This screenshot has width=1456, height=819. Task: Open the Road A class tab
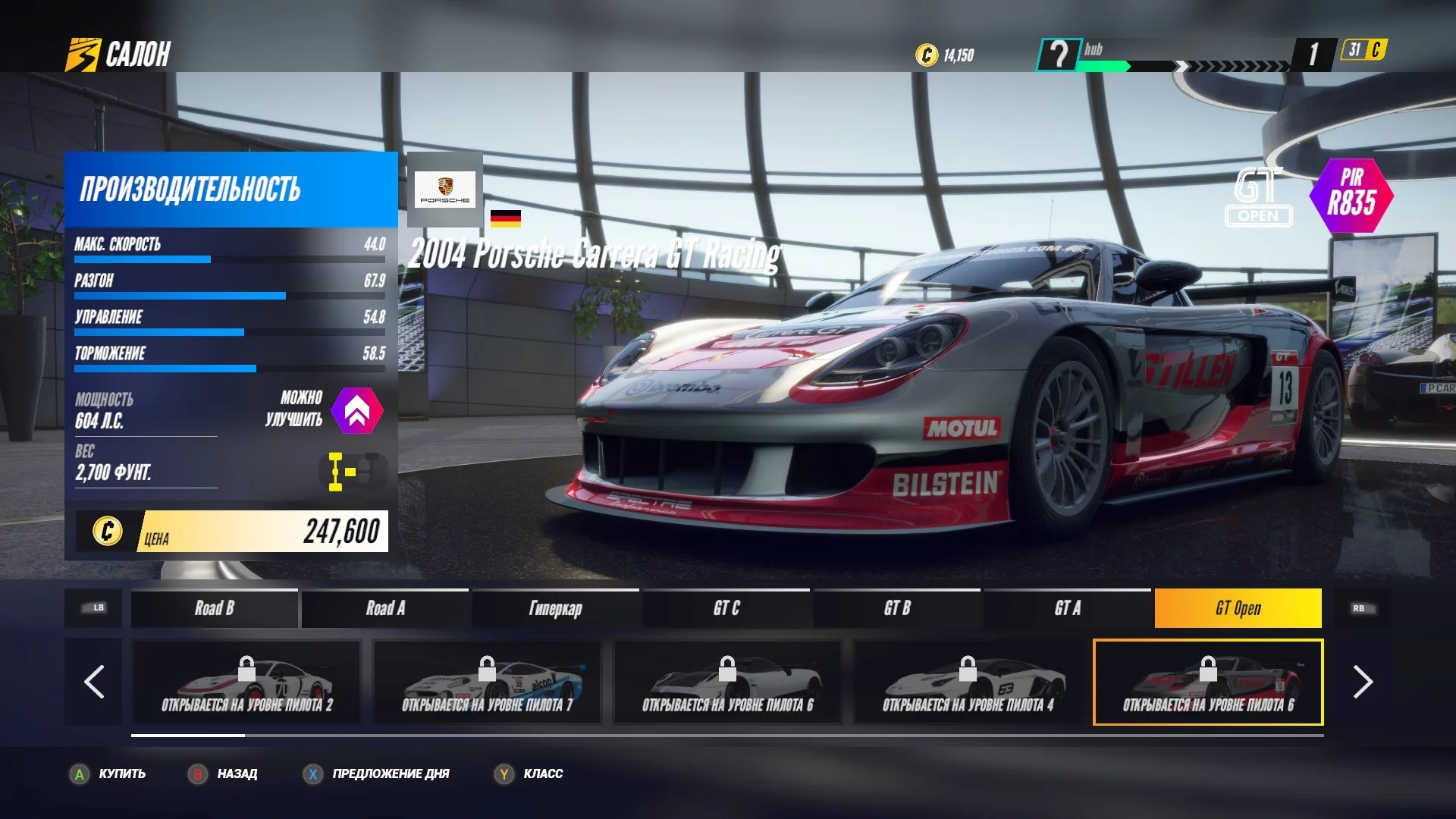click(385, 608)
